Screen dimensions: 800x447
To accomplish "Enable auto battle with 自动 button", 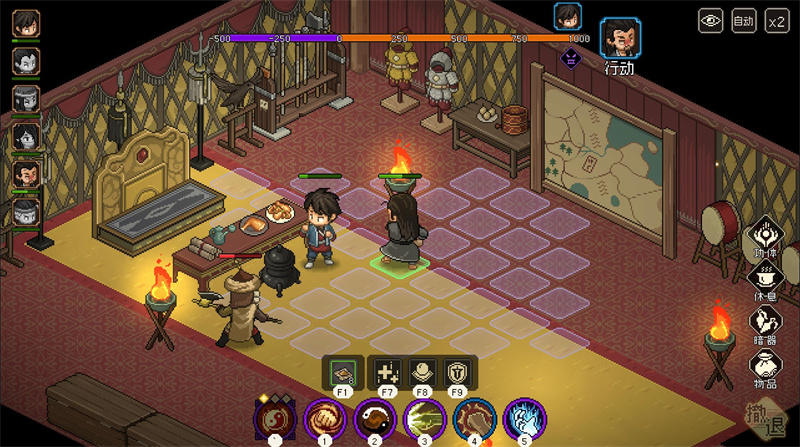I will (743, 19).
